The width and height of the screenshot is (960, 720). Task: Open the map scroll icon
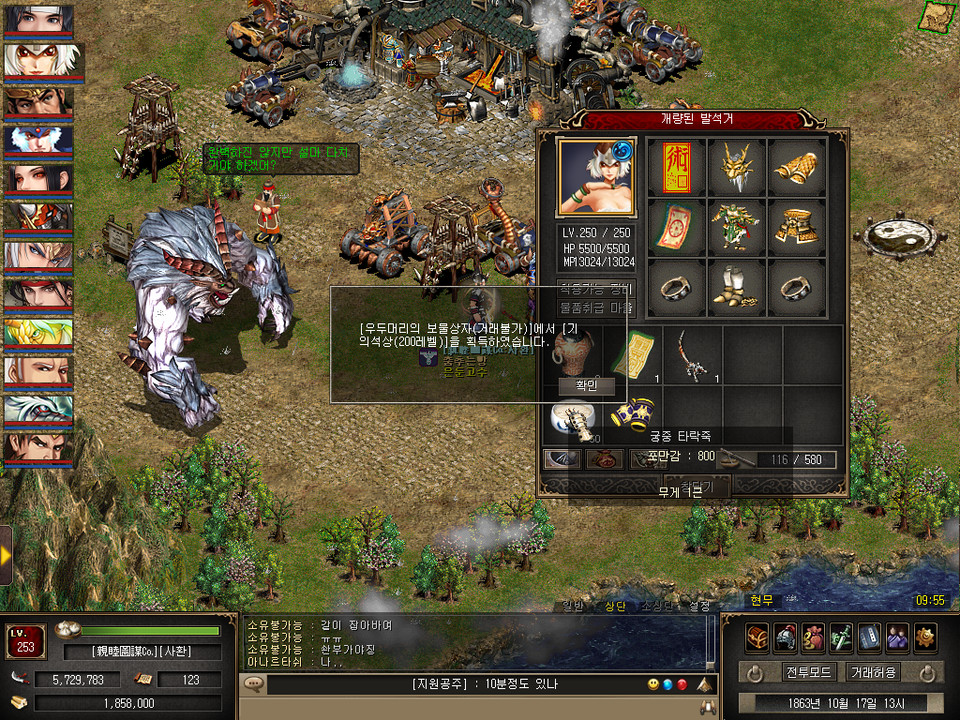pos(937,17)
